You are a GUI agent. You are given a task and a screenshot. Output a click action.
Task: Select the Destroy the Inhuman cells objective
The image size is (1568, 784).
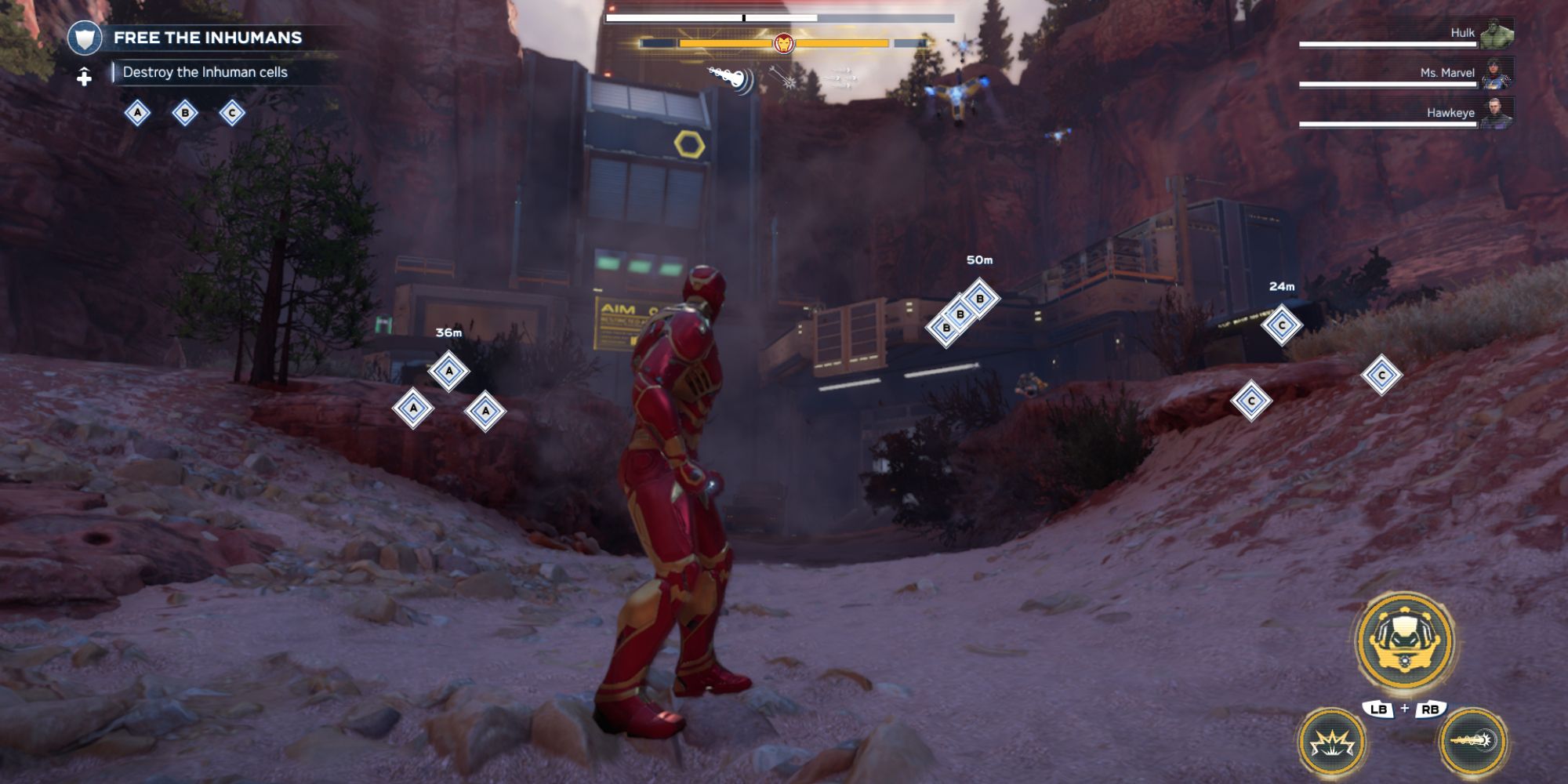[x=204, y=71]
